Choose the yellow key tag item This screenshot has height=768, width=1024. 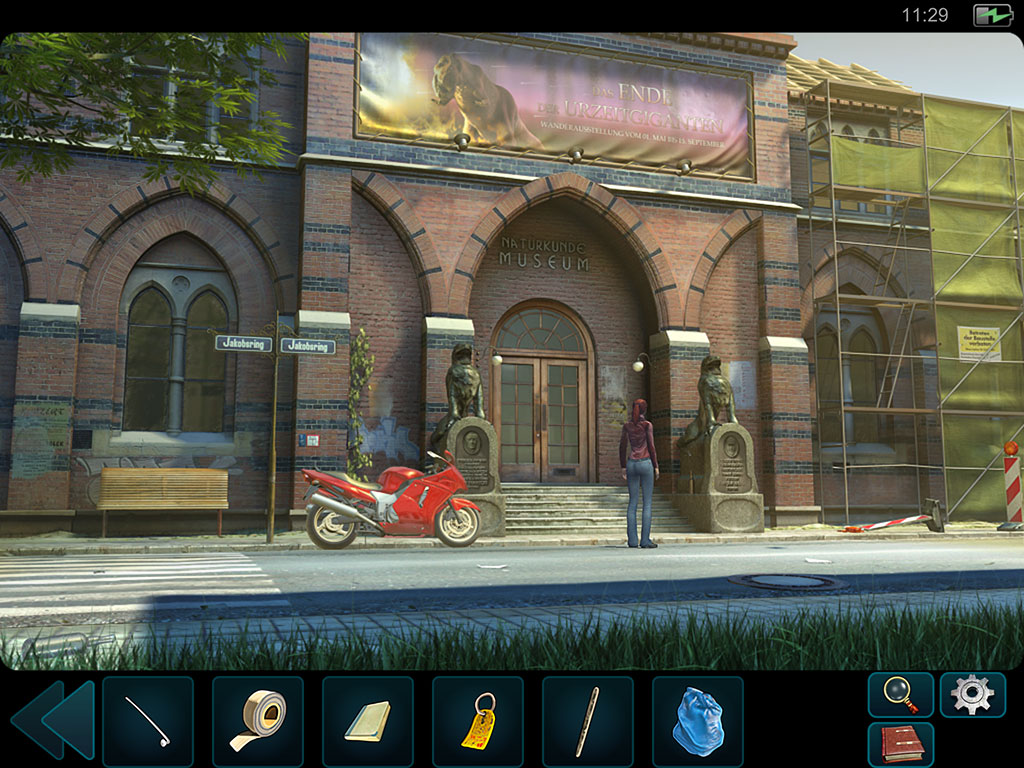[x=478, y=721]
